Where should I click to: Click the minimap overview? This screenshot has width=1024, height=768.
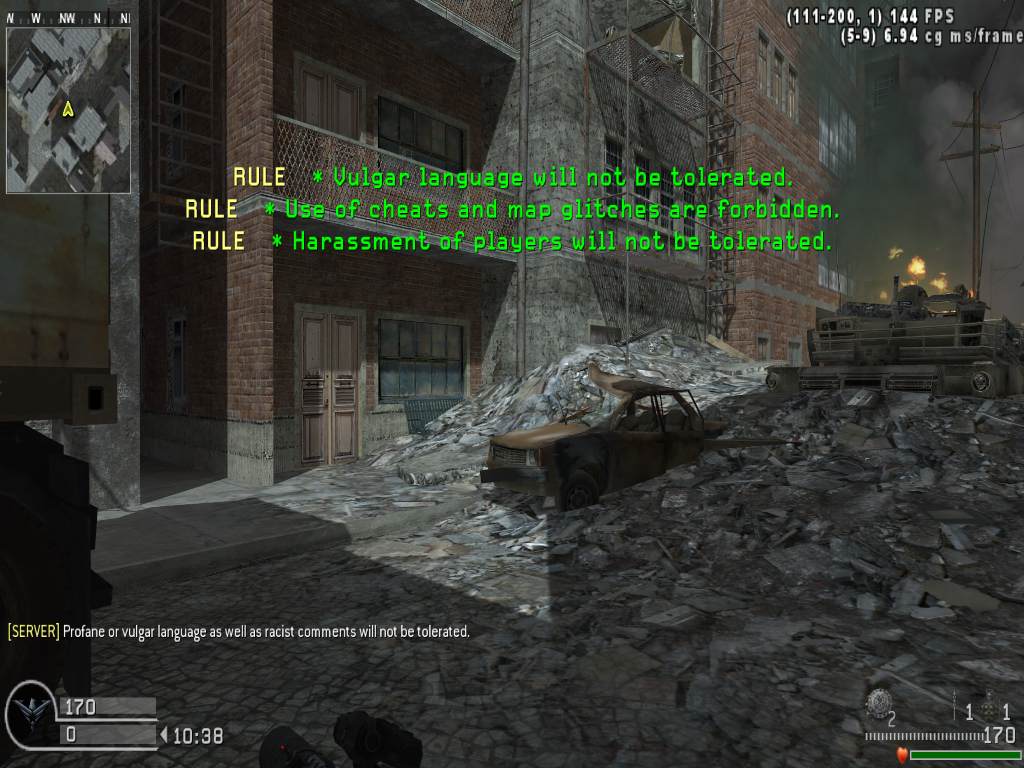coord(68,110)
